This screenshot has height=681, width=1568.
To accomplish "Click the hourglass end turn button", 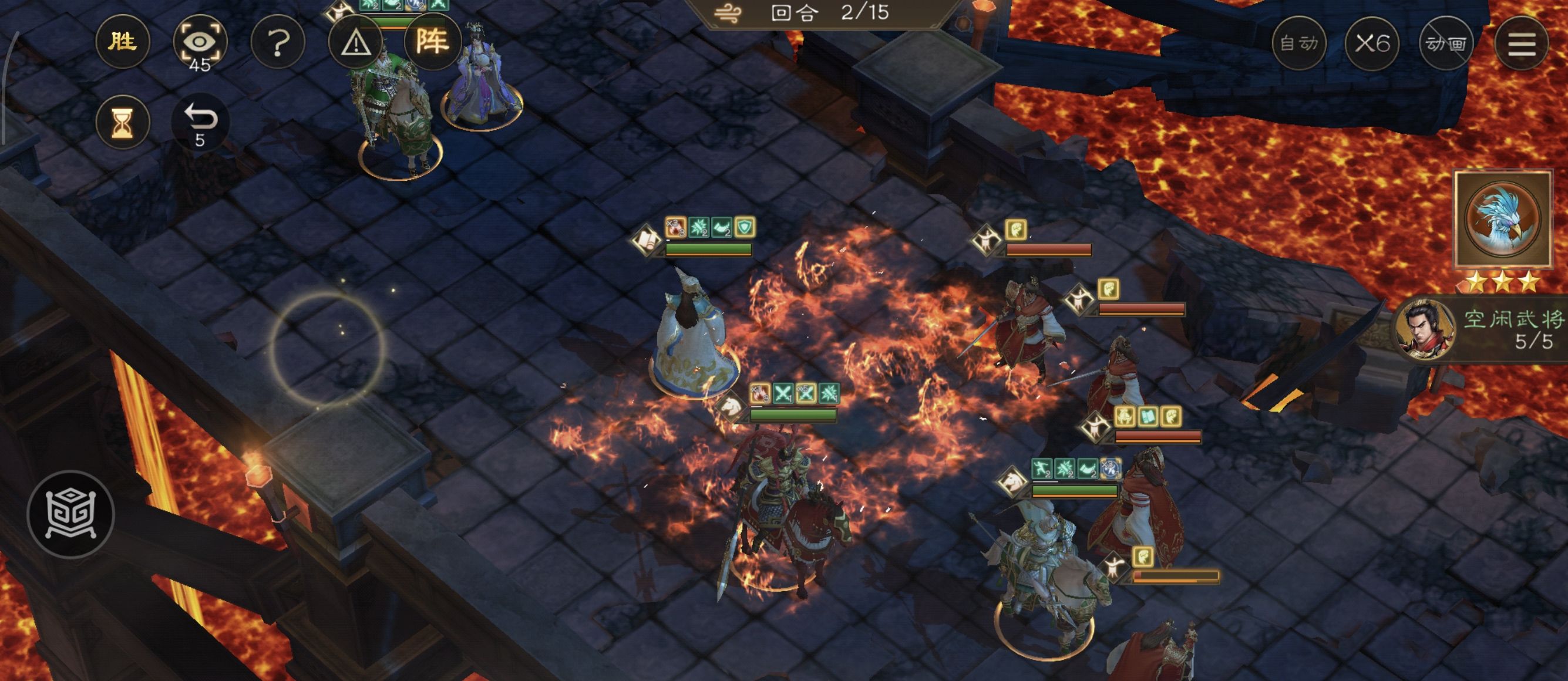I will pyautogui.click(x=122, y=122).
